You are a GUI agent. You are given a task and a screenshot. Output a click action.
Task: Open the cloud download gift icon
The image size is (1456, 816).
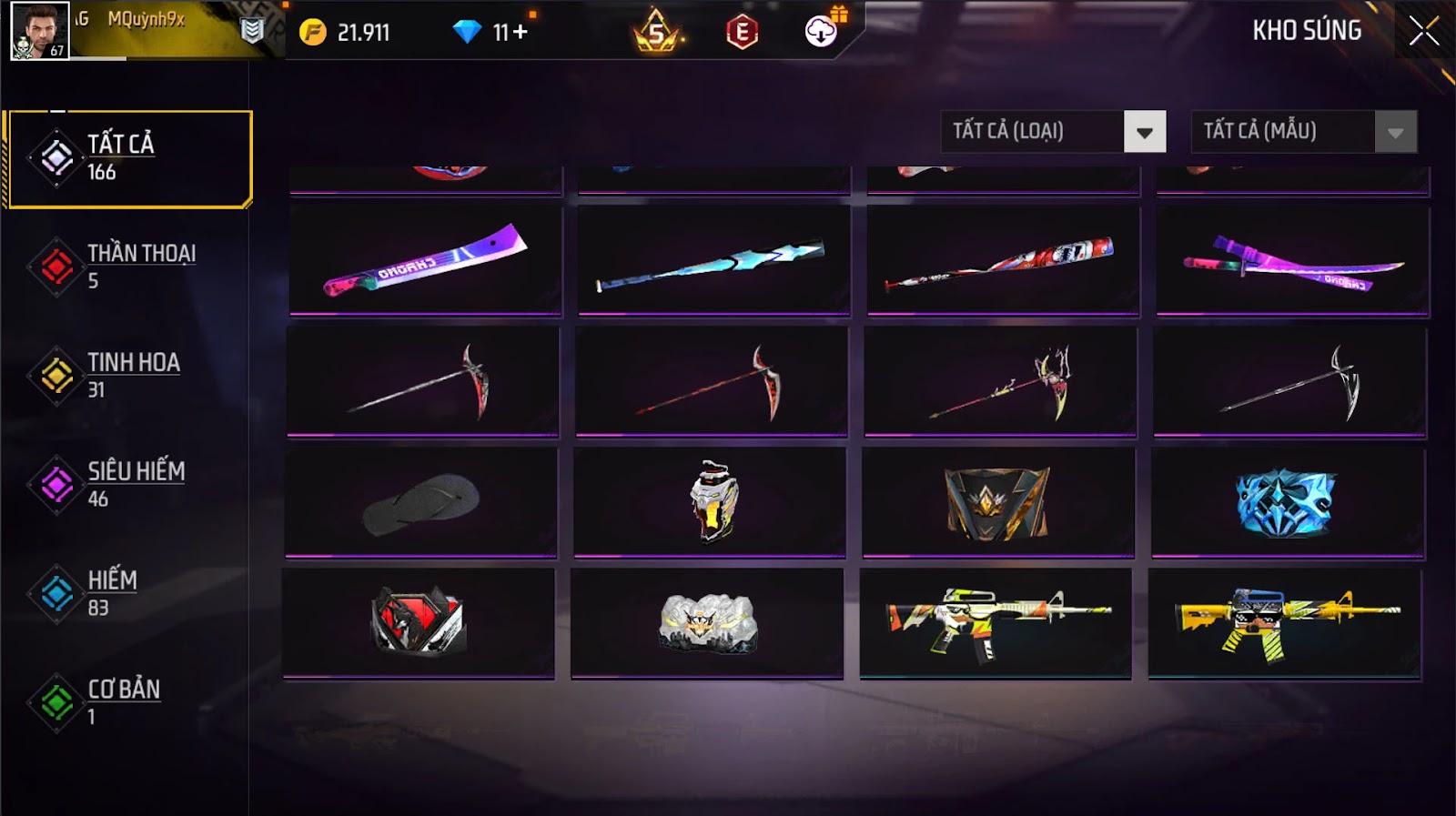822,32
